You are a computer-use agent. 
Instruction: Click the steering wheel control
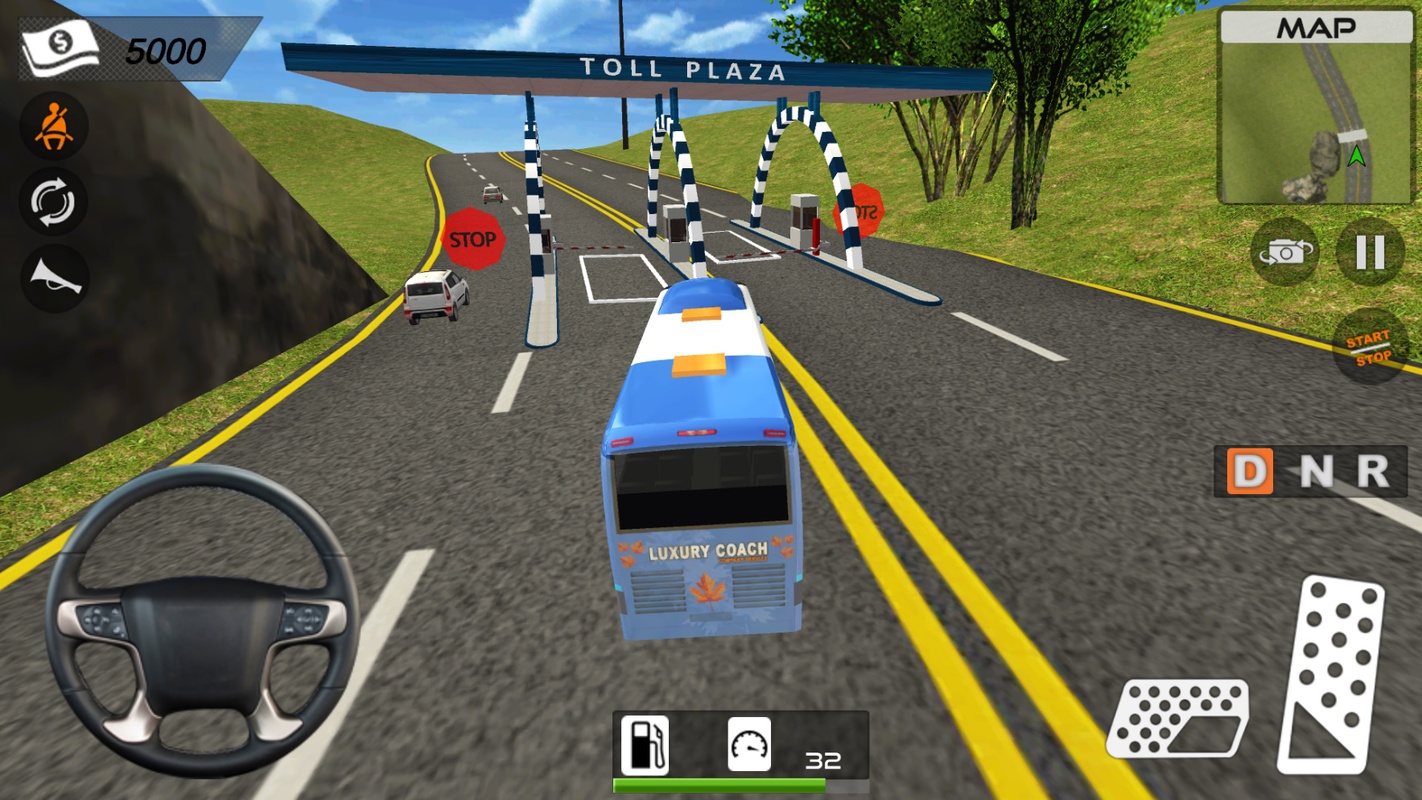pos(202,620)
